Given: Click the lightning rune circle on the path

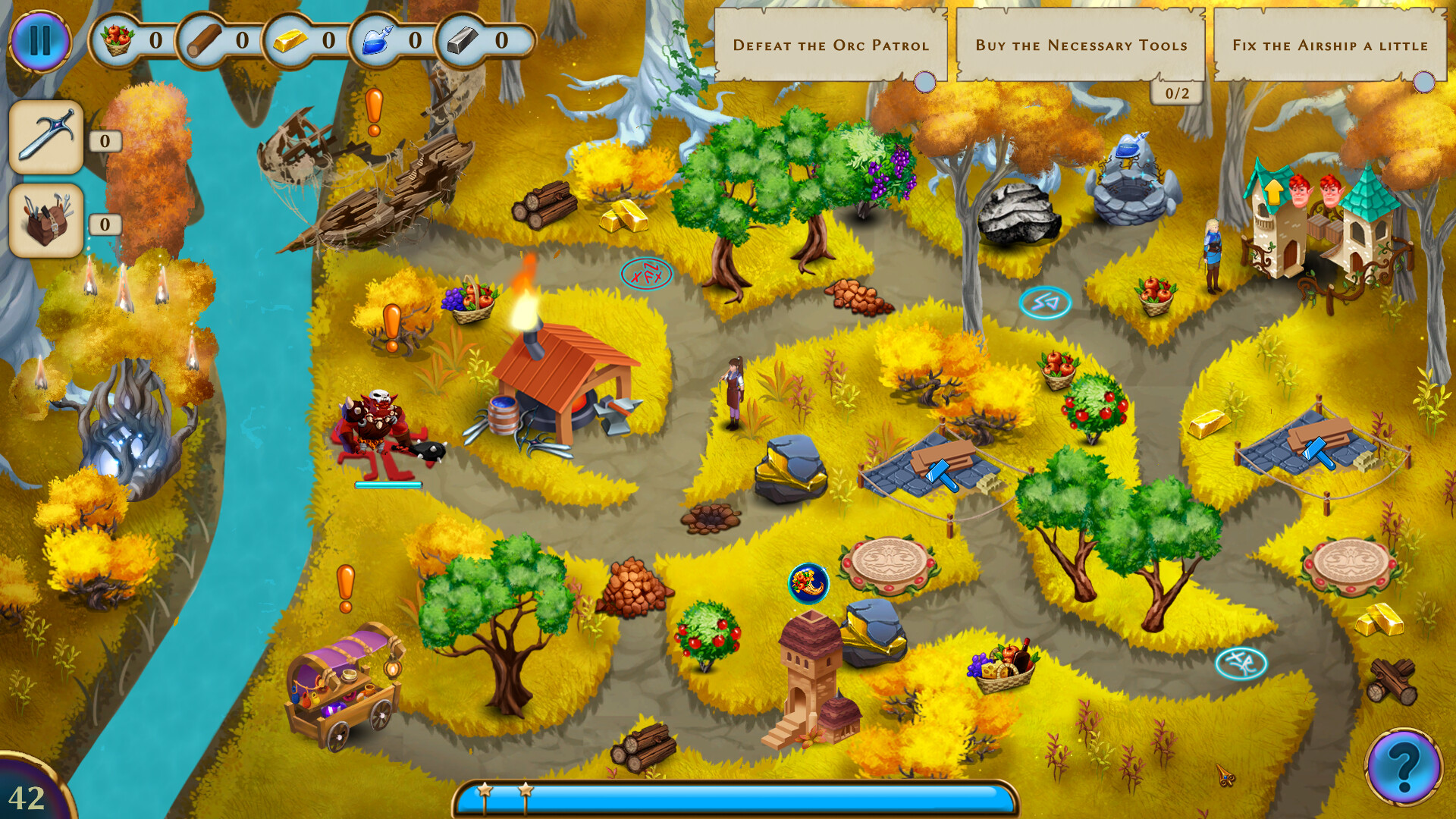Looking at the screenshot, I should tap(1044, 303).
